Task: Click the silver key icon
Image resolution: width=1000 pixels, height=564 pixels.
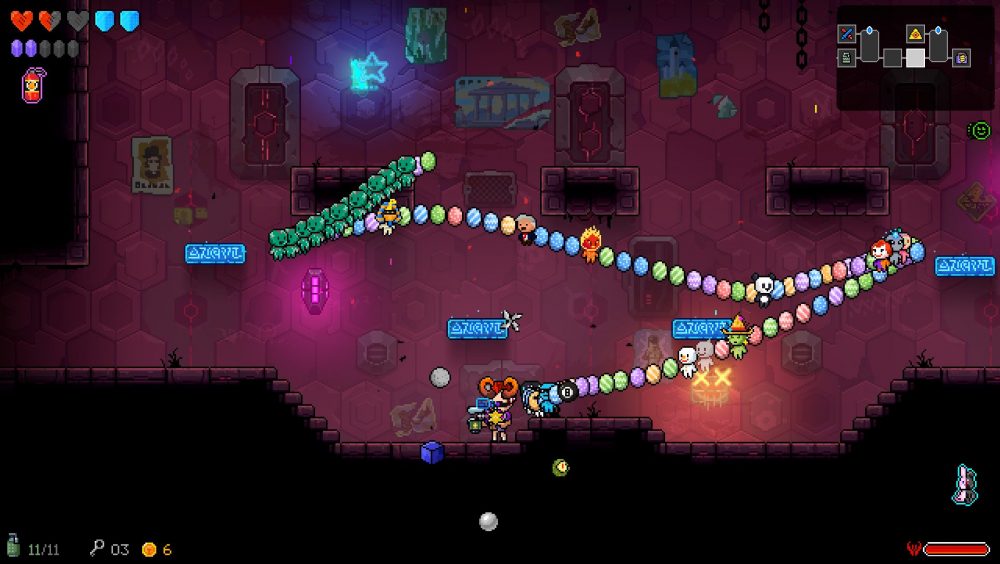Action: click(x=97, y=548)
